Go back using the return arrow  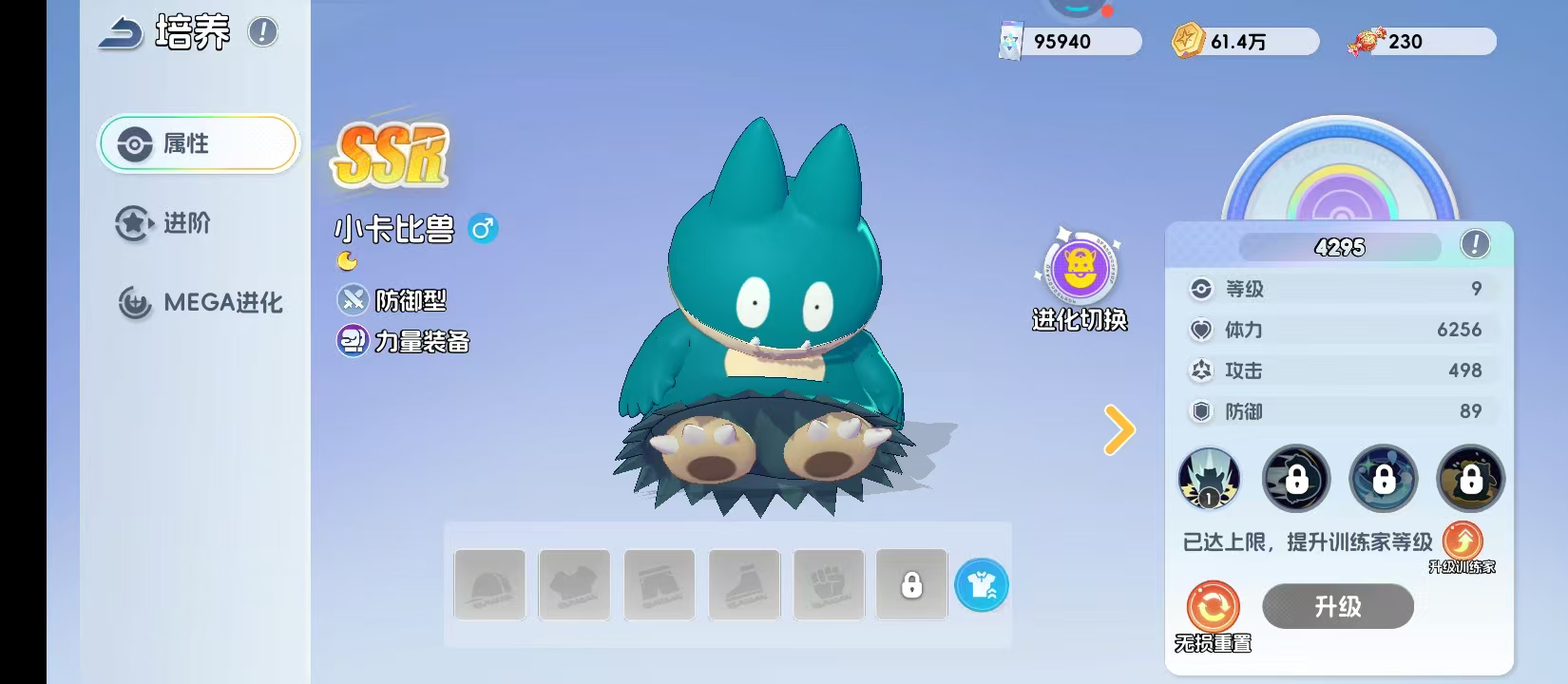tap(120, 35)
